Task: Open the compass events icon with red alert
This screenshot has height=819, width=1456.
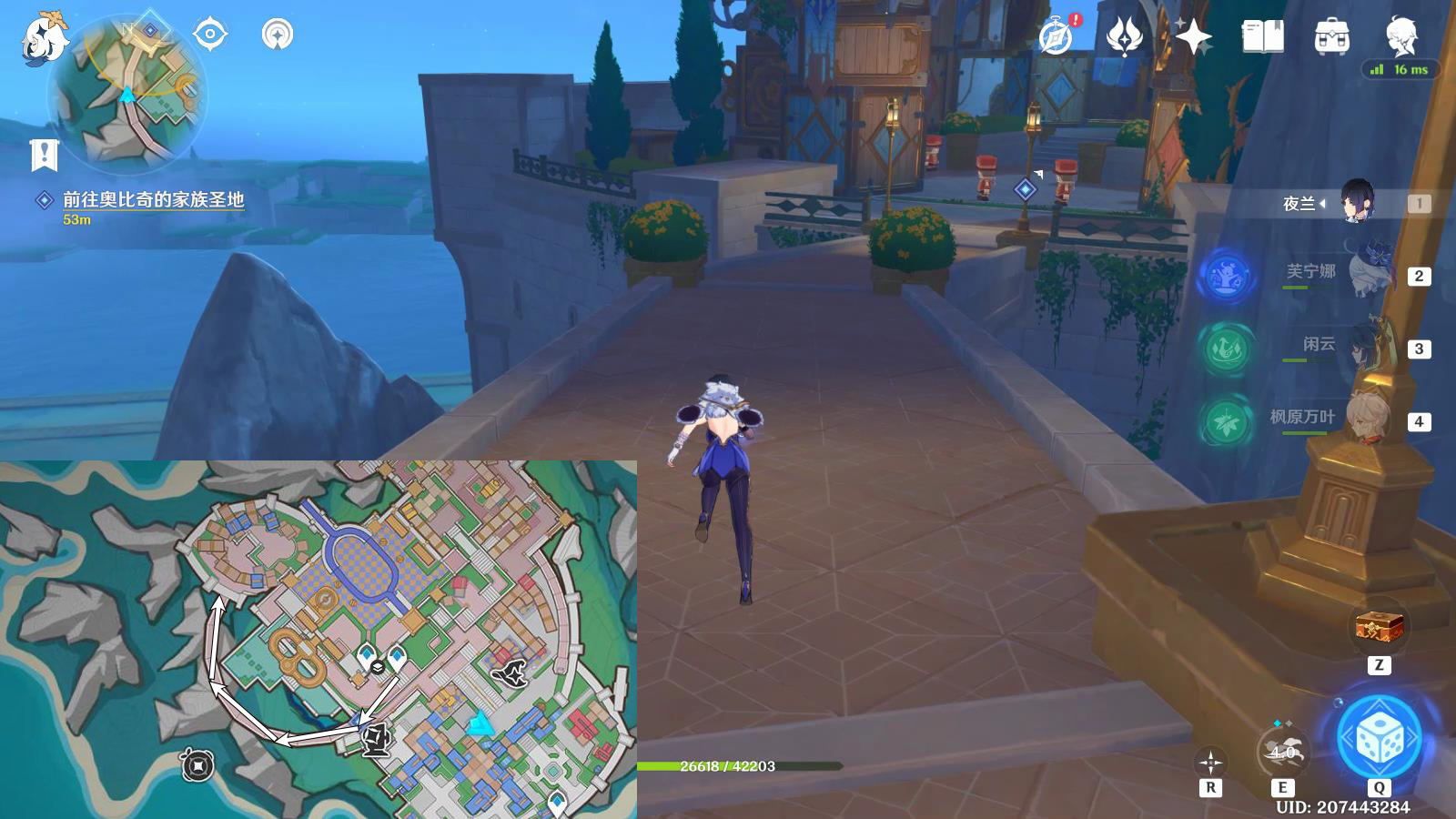Action: tap(1057, 37)
